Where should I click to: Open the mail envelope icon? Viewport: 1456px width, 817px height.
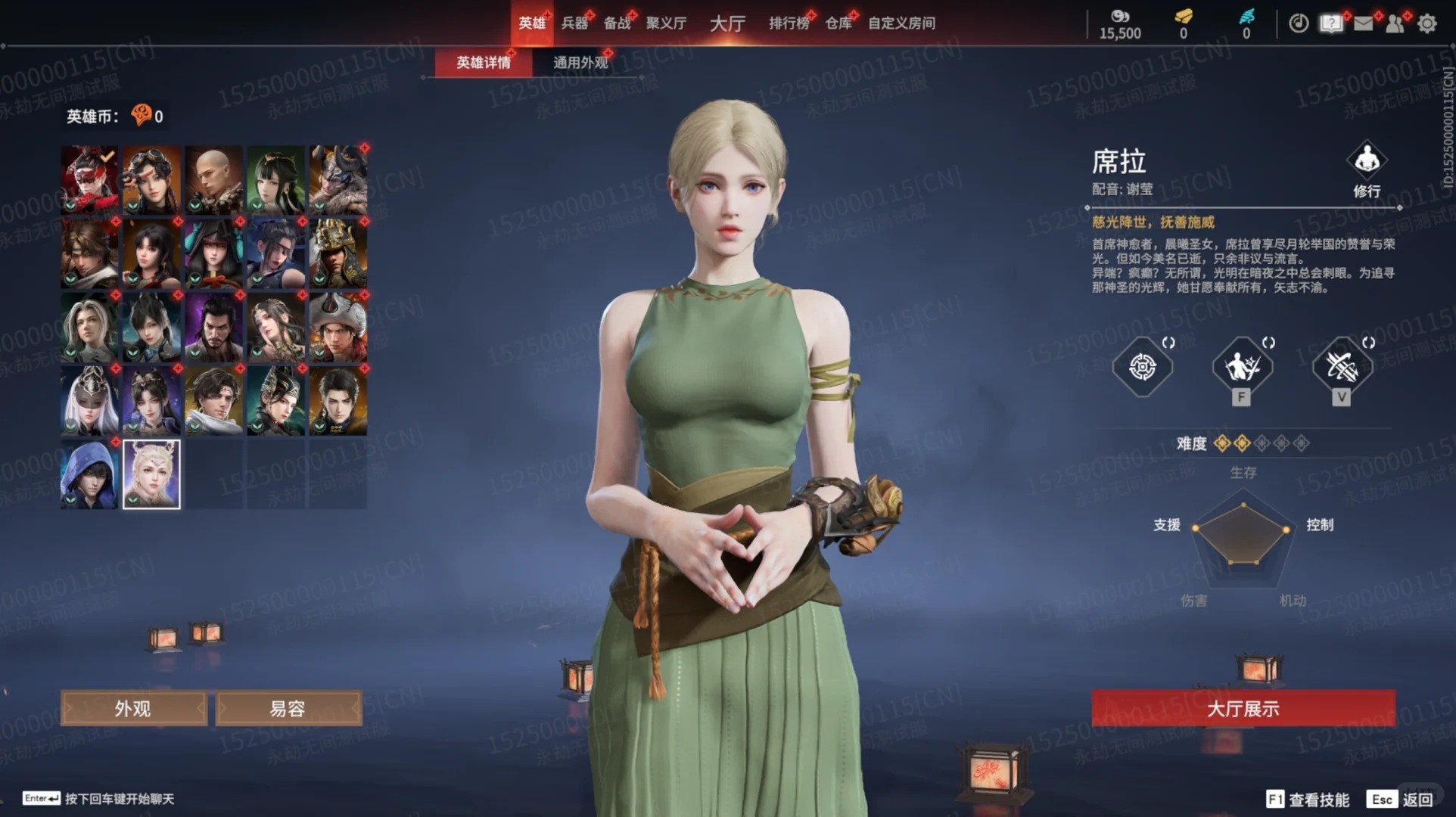point(1363,23)
